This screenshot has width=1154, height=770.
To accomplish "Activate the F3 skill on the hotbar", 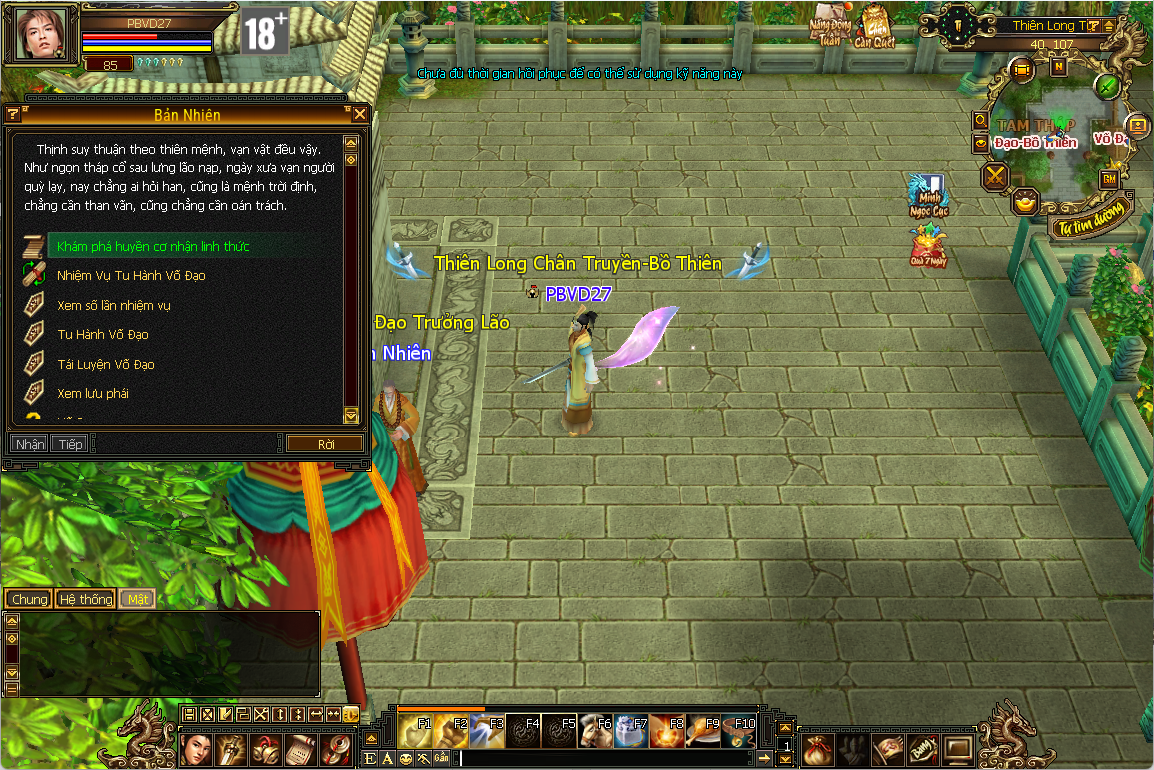I will pyautogui.click(x=487, y=733).
